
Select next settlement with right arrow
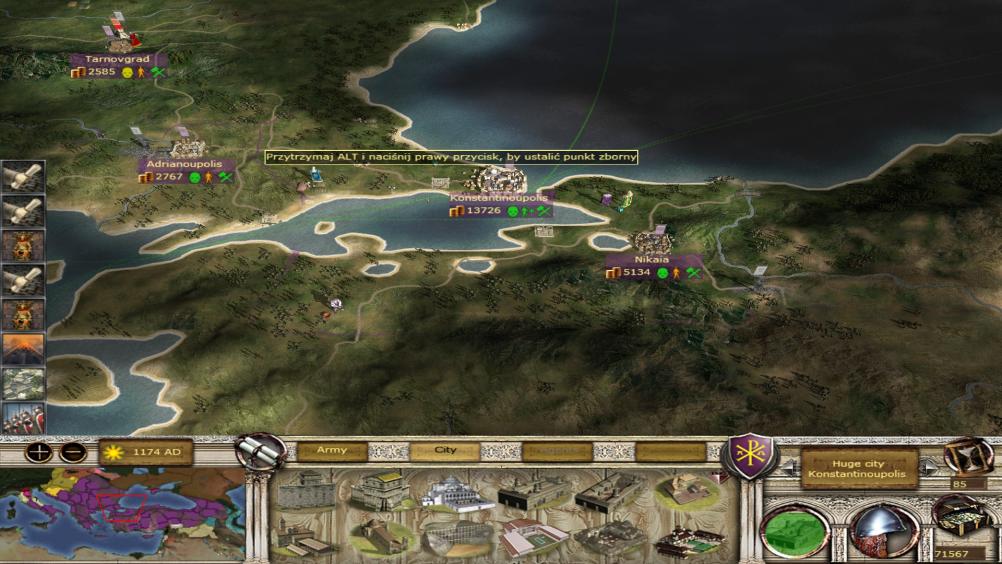pyautogui.click(x=927, y=468)
